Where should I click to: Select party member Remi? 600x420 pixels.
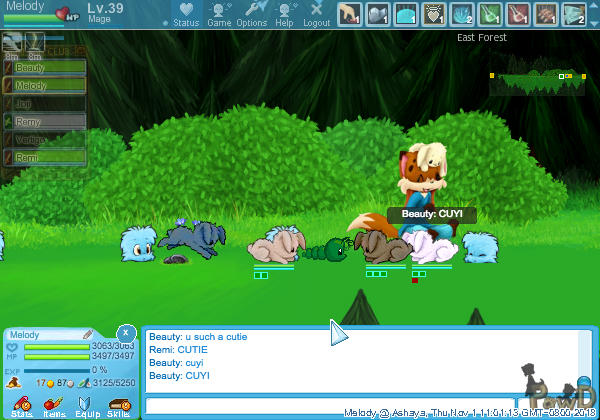coord(35,157)
